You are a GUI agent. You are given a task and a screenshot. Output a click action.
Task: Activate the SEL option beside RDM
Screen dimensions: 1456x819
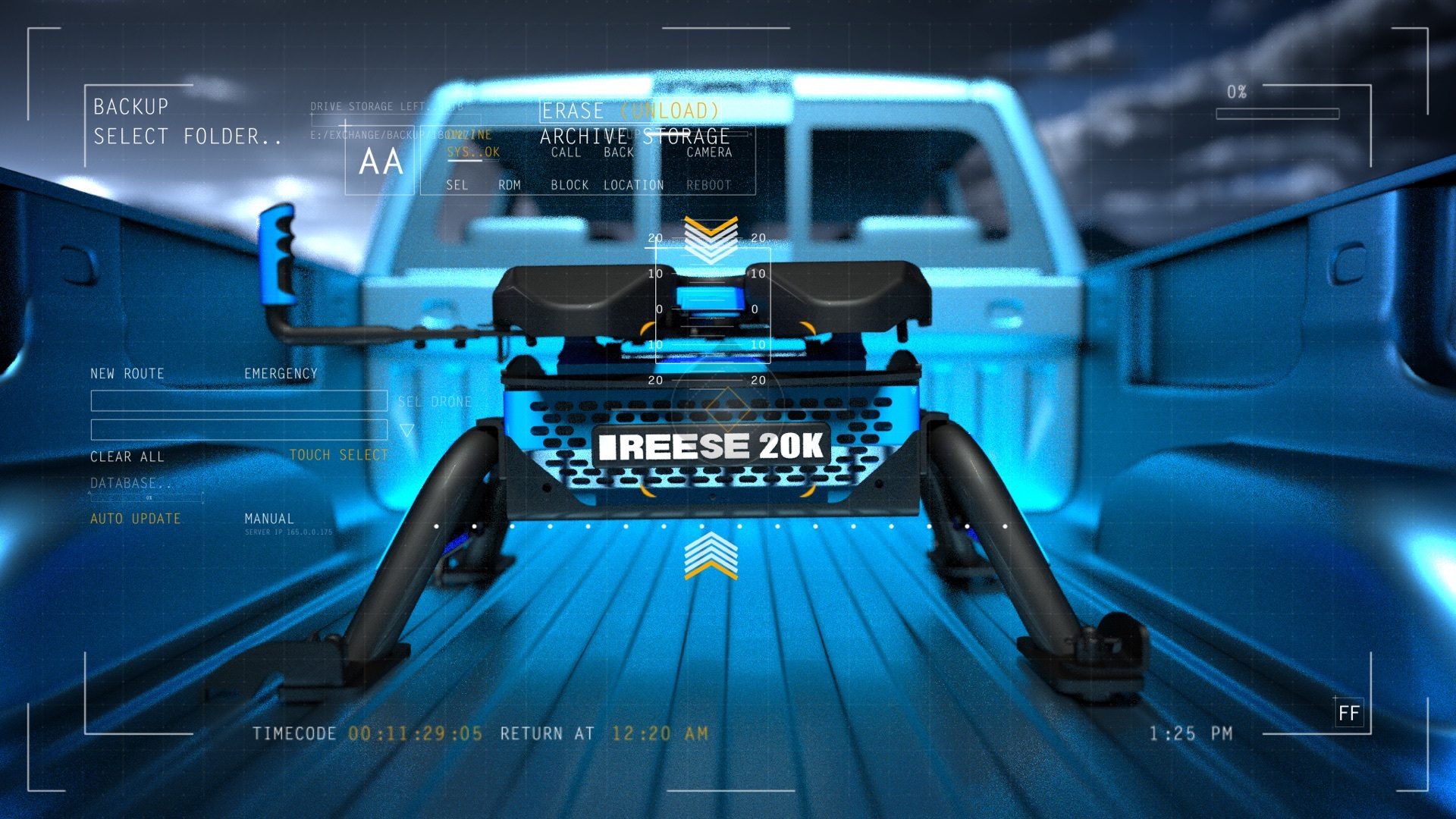point(457,185)
